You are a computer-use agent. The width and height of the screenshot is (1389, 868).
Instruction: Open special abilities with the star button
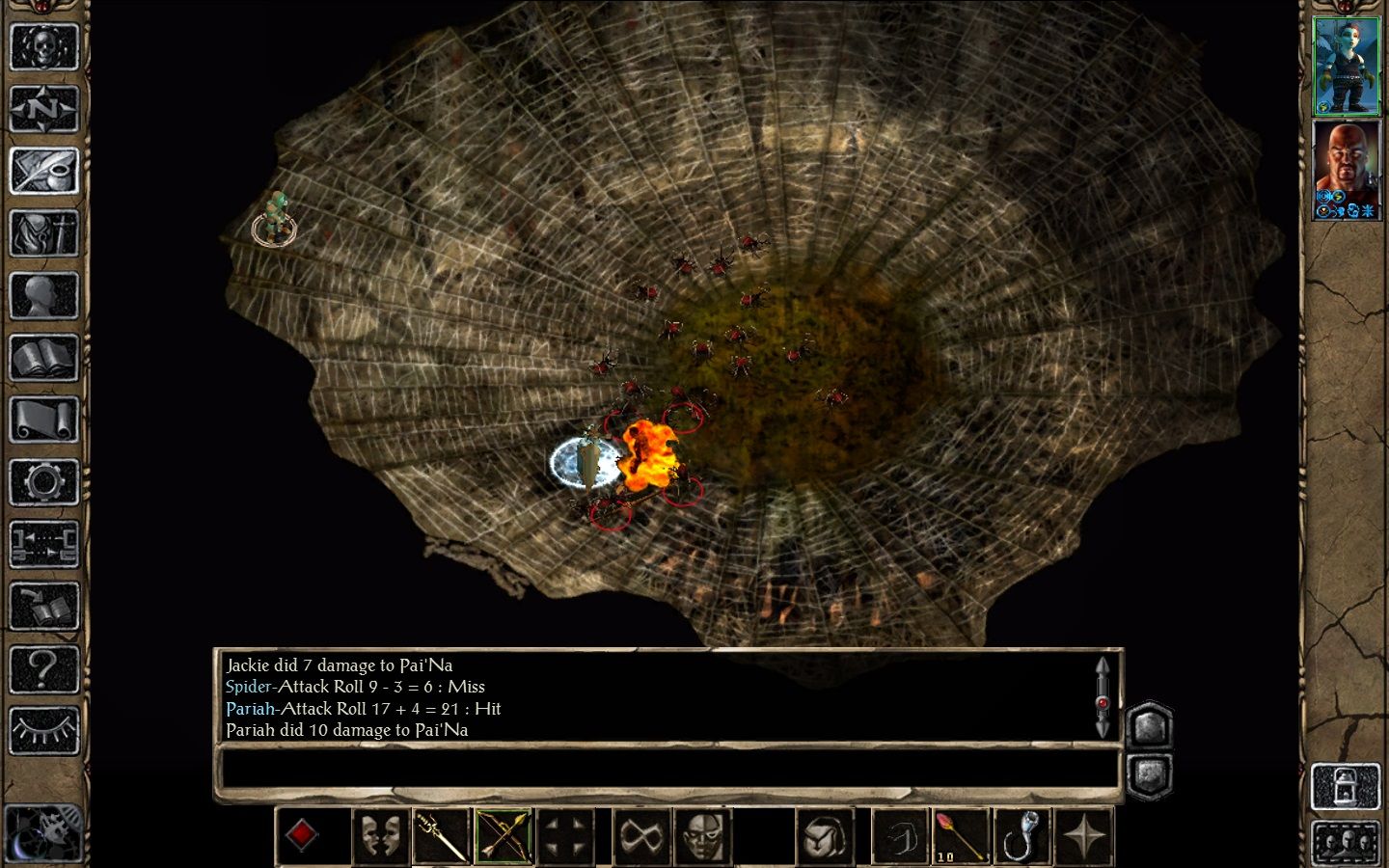pyautogui.click(x=1084, y=835)
